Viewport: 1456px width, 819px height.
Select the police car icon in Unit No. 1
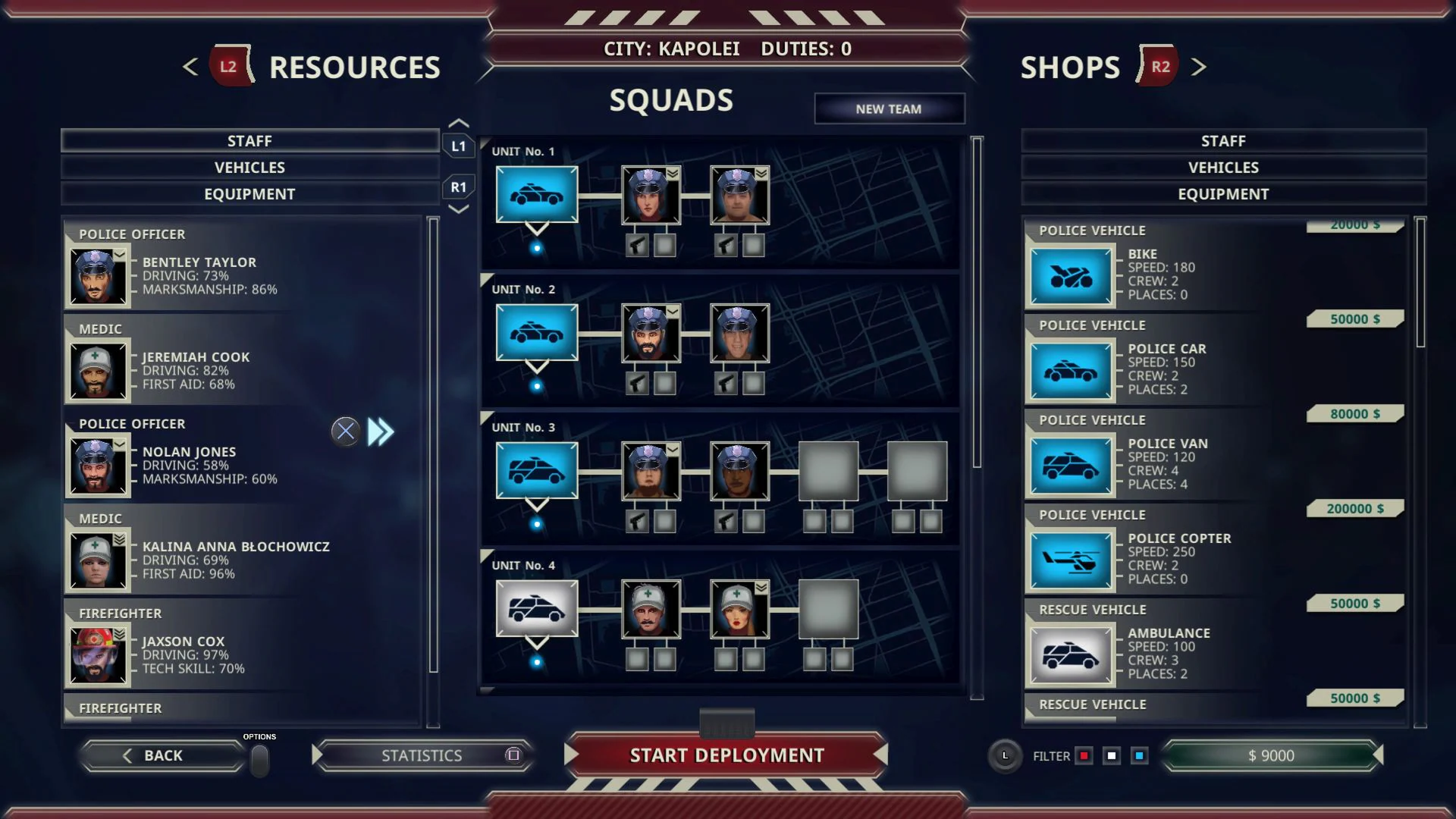click(537, 195)
